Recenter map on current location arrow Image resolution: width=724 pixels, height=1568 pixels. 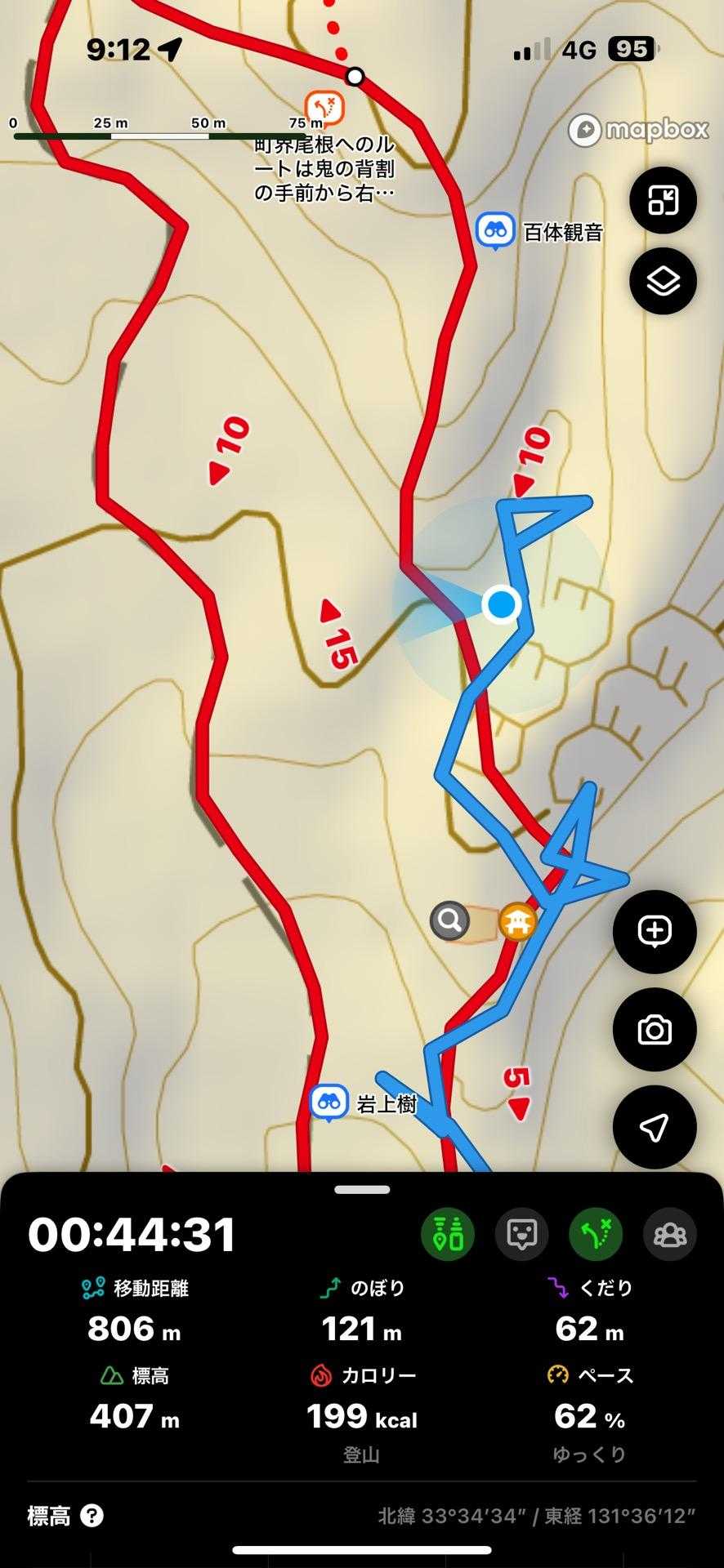click(655, 1127)
